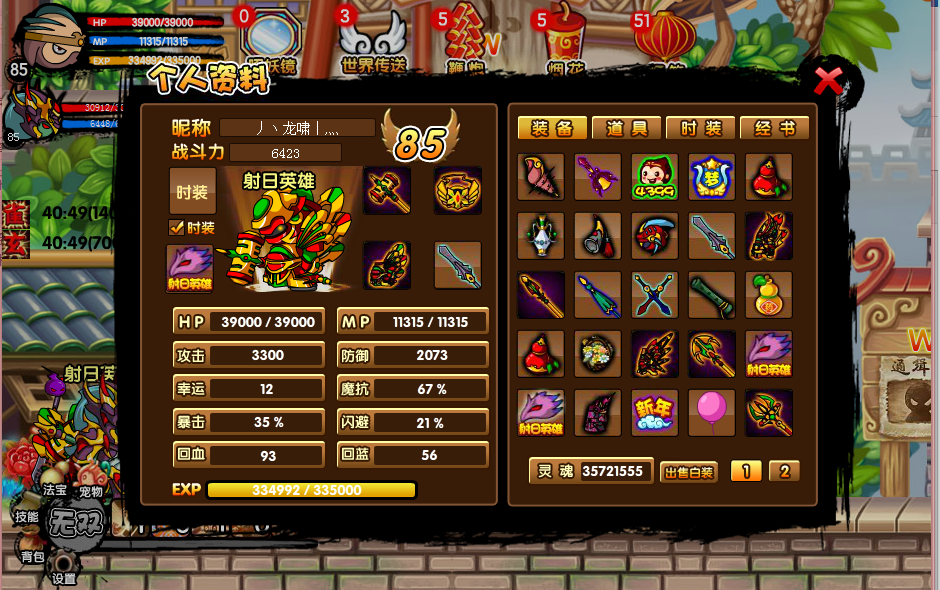Click the equipped gold belt slot
This screenshot has height=590, width=940.
[x=458, y=190]
